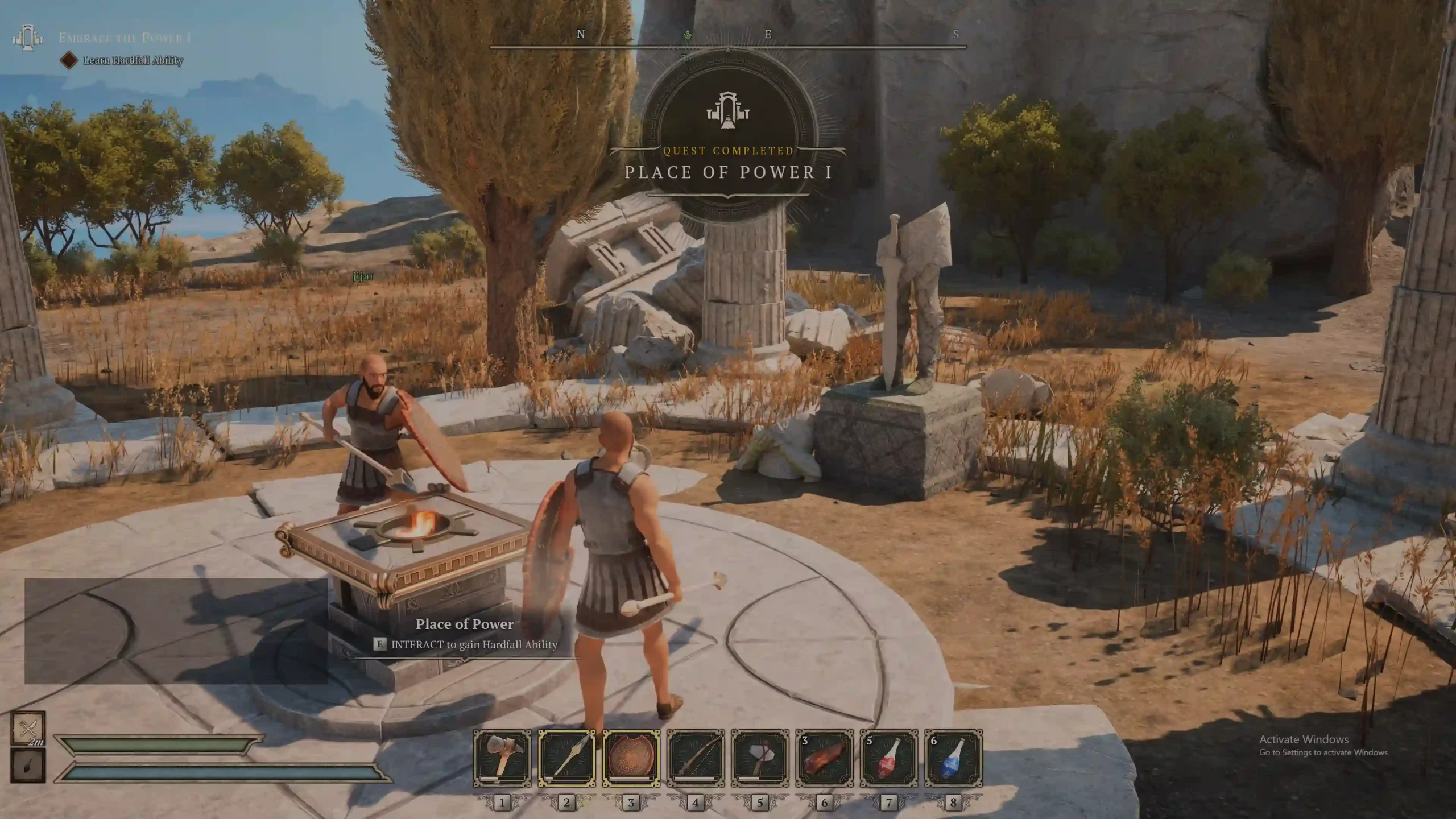Use the blue potion flask slot
Image resolution: width=1456 pixels, height=819 pixels.
(x=953, y=758)
